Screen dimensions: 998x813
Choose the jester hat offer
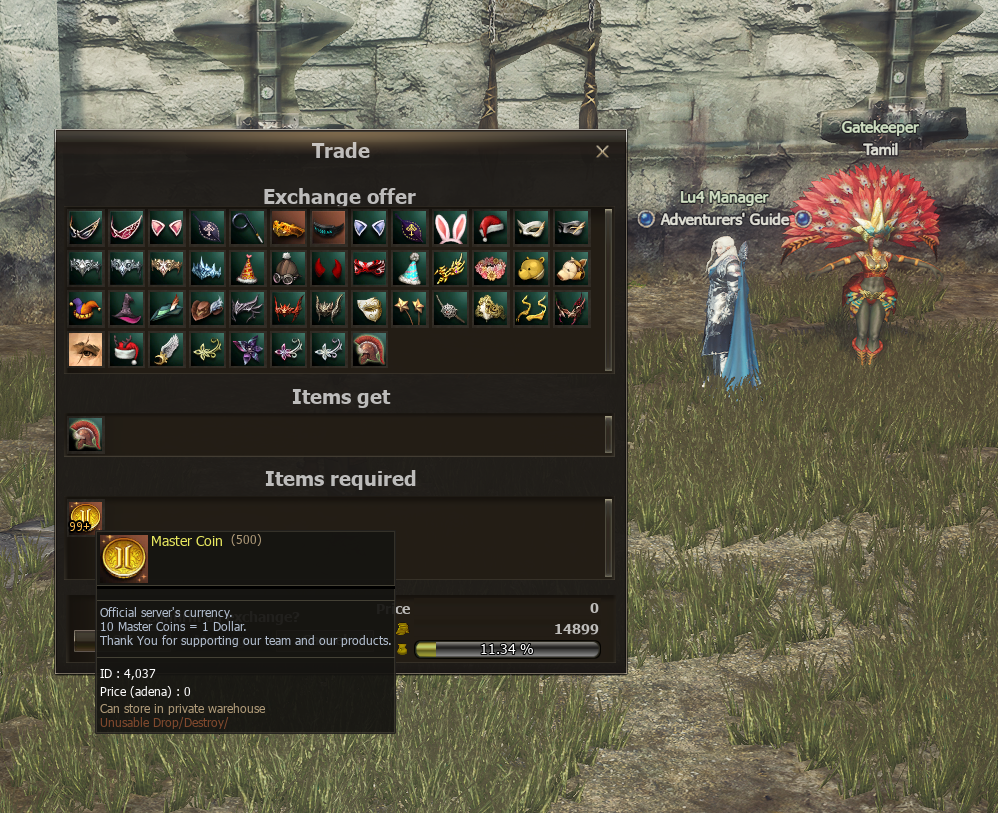coord(86,309)
